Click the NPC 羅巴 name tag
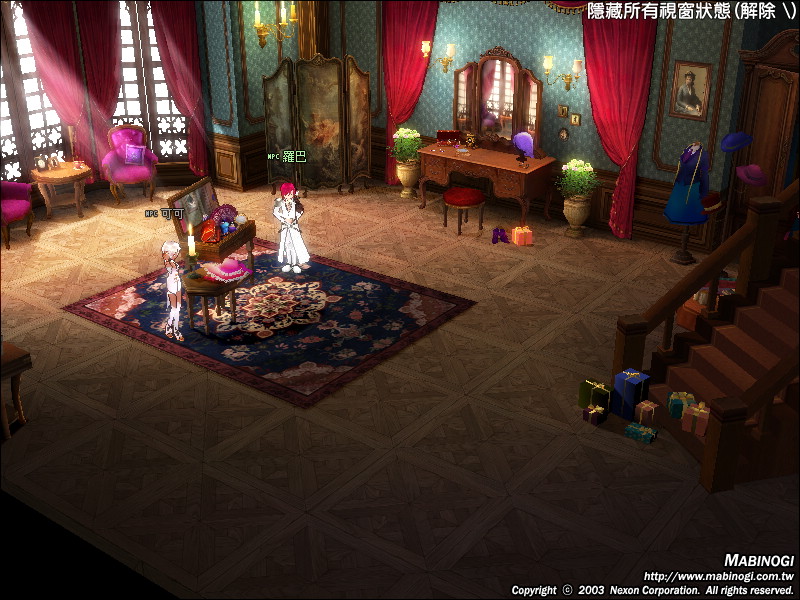 point(287,157)
